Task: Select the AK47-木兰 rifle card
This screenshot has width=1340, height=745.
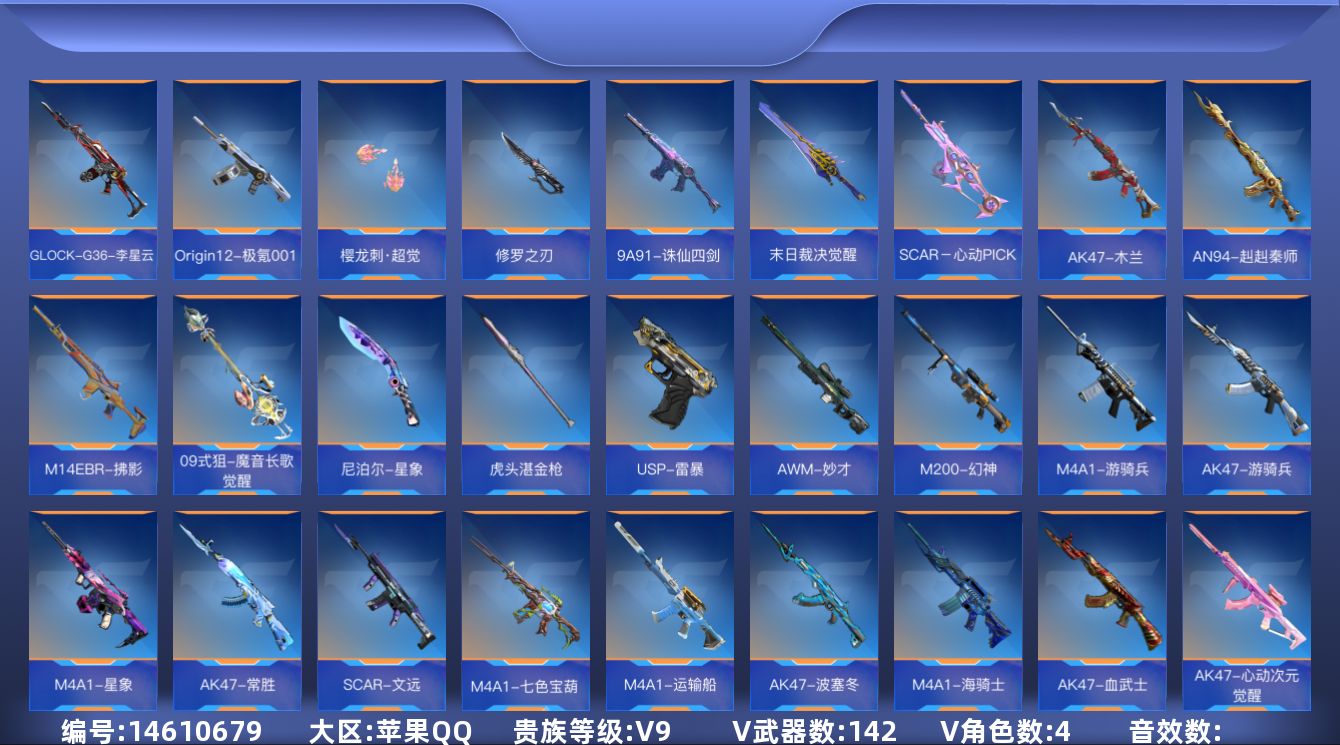Action: (1102, 177)
